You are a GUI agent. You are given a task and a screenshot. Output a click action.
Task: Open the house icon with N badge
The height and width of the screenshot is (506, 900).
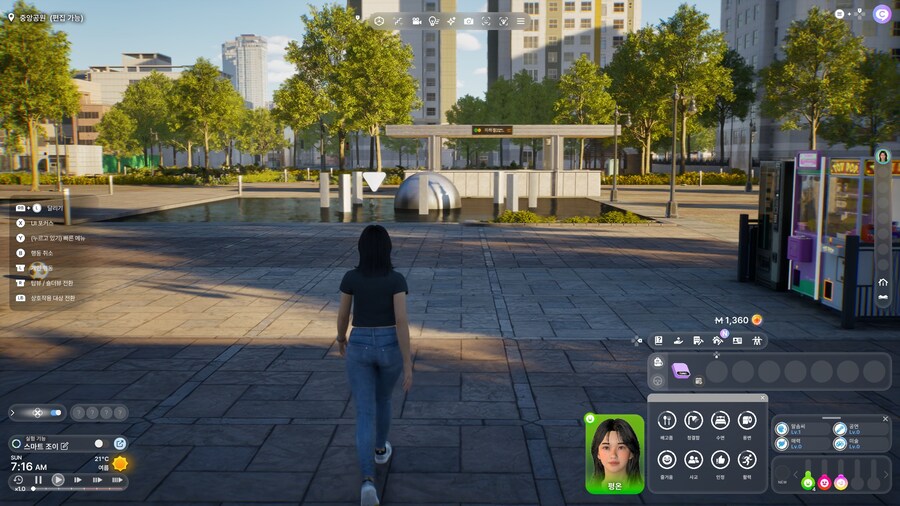point(717,341)
